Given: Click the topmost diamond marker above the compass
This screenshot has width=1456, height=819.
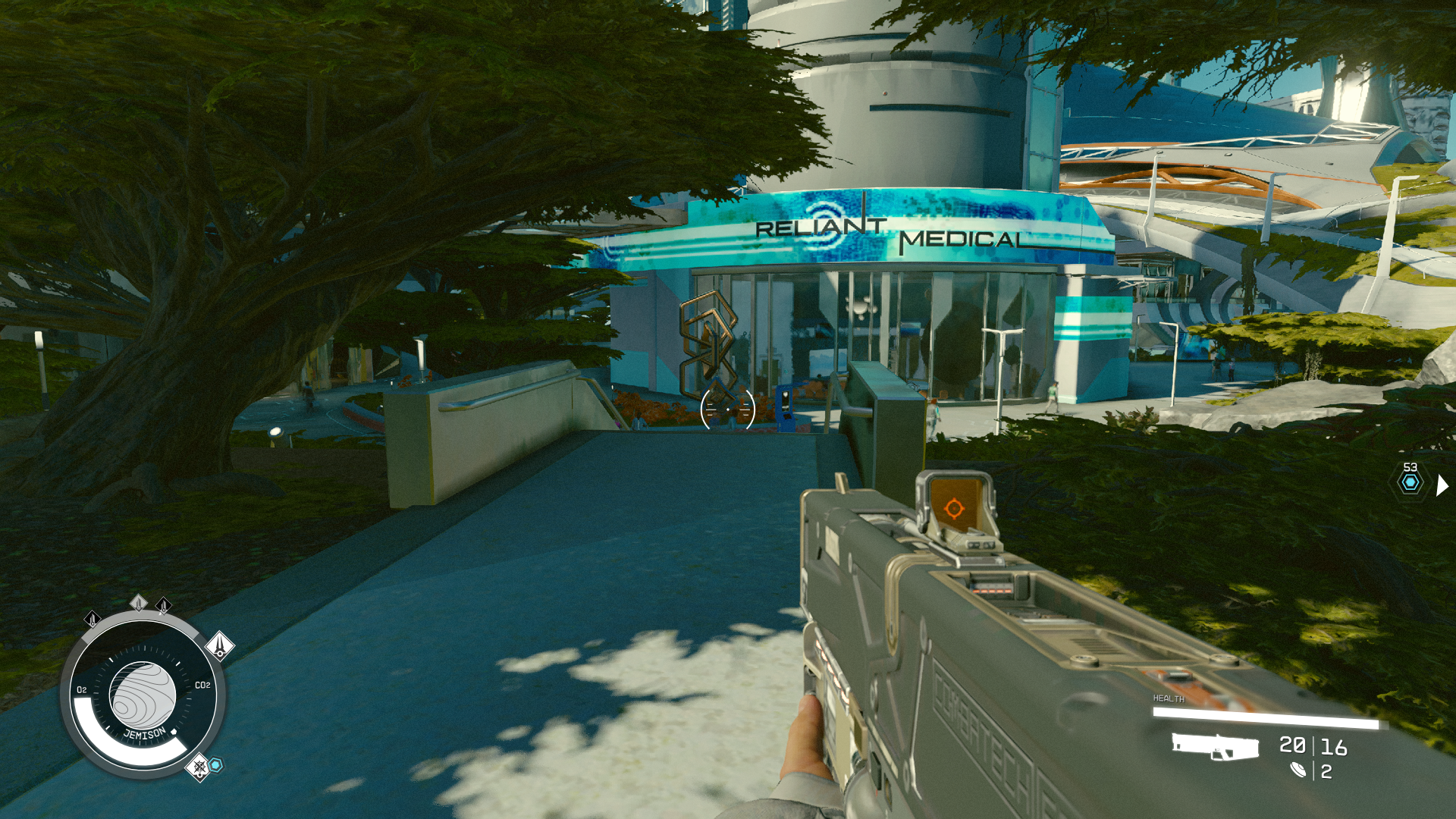Looking at the screenshot, I should (140, 603).
